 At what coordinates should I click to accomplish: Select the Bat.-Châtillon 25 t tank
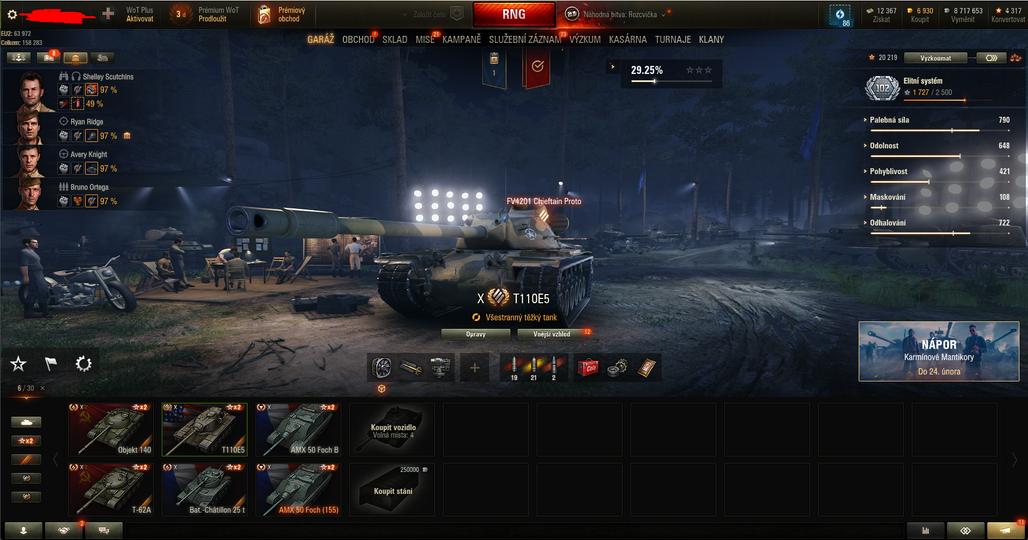click(x=204, y=490)
